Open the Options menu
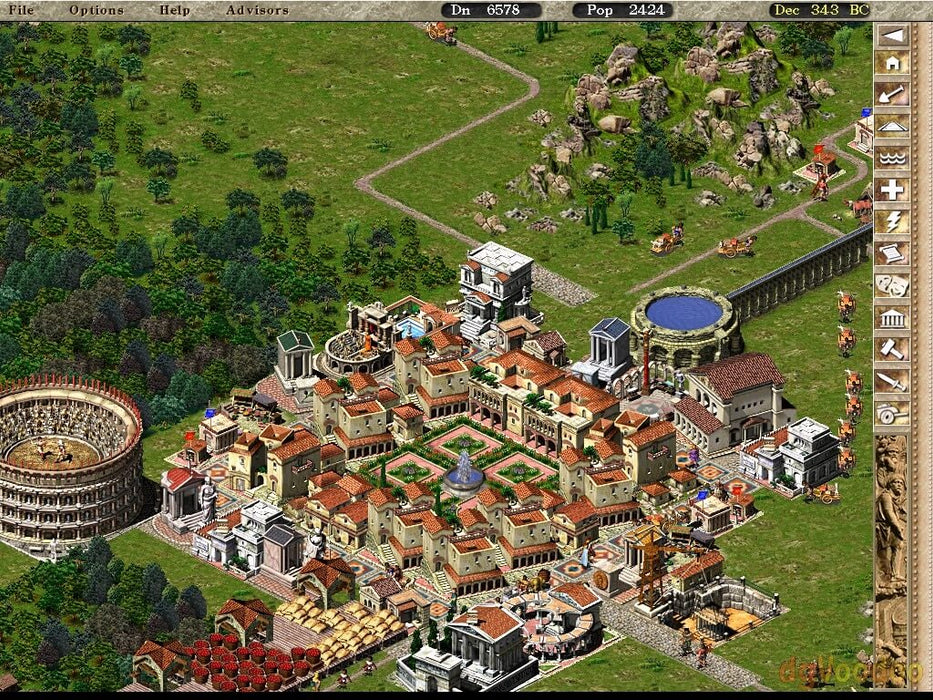The width and height of the screenshot is (933, 700). [96, 10]
